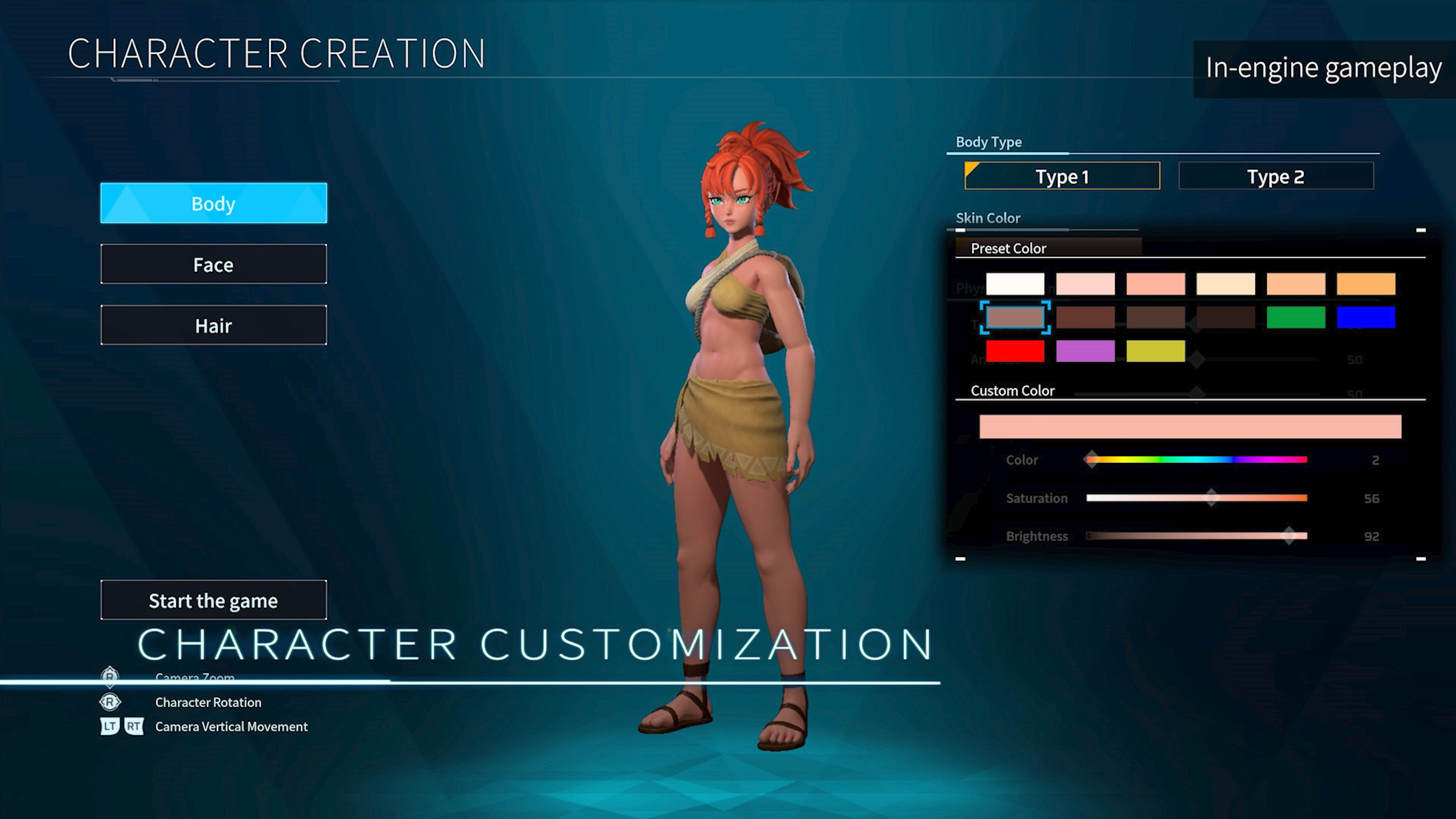Open the Face customization section

pyautogui.click(x=213, y=264)
